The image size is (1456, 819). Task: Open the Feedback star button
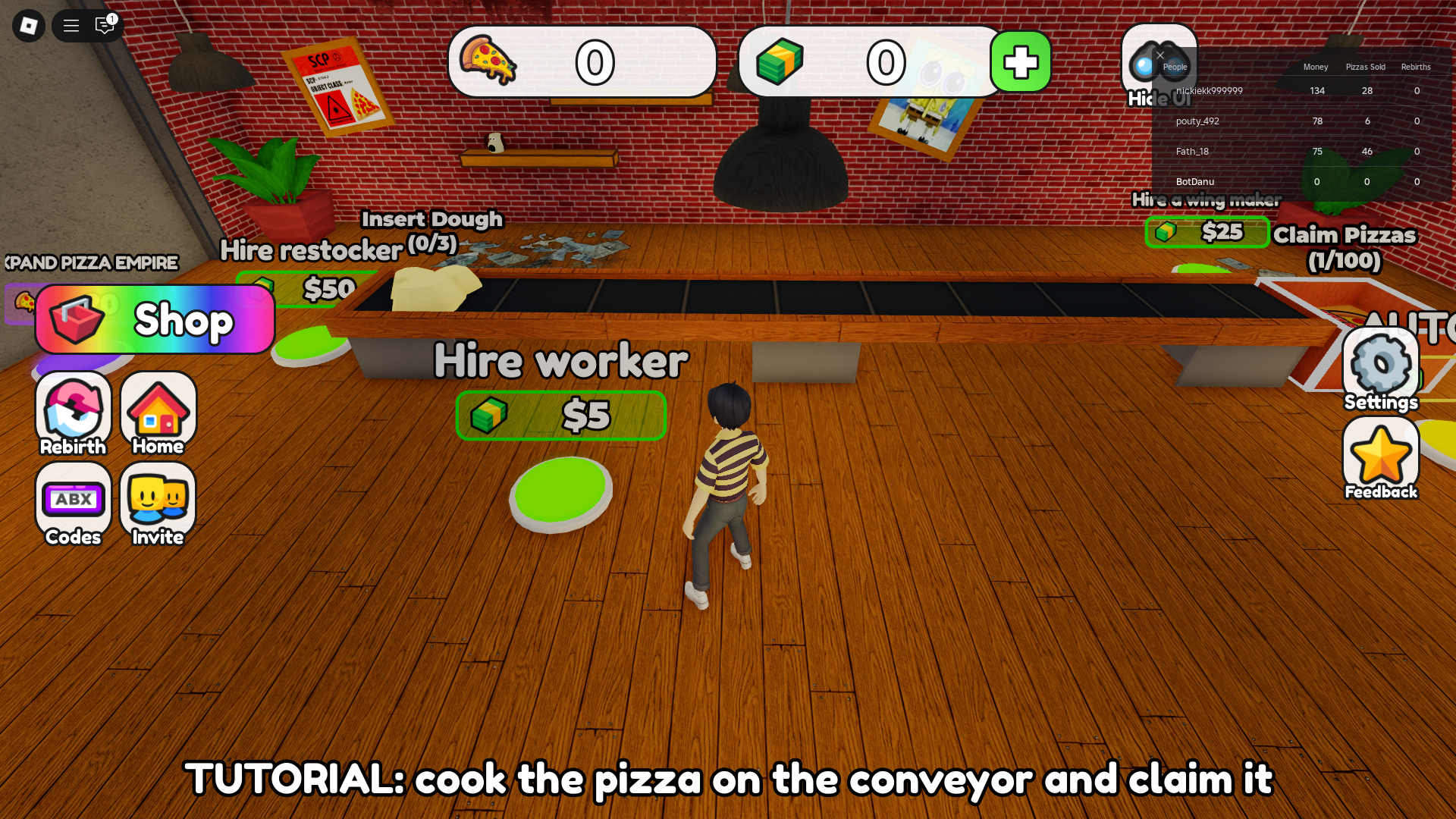point(1380,460)
